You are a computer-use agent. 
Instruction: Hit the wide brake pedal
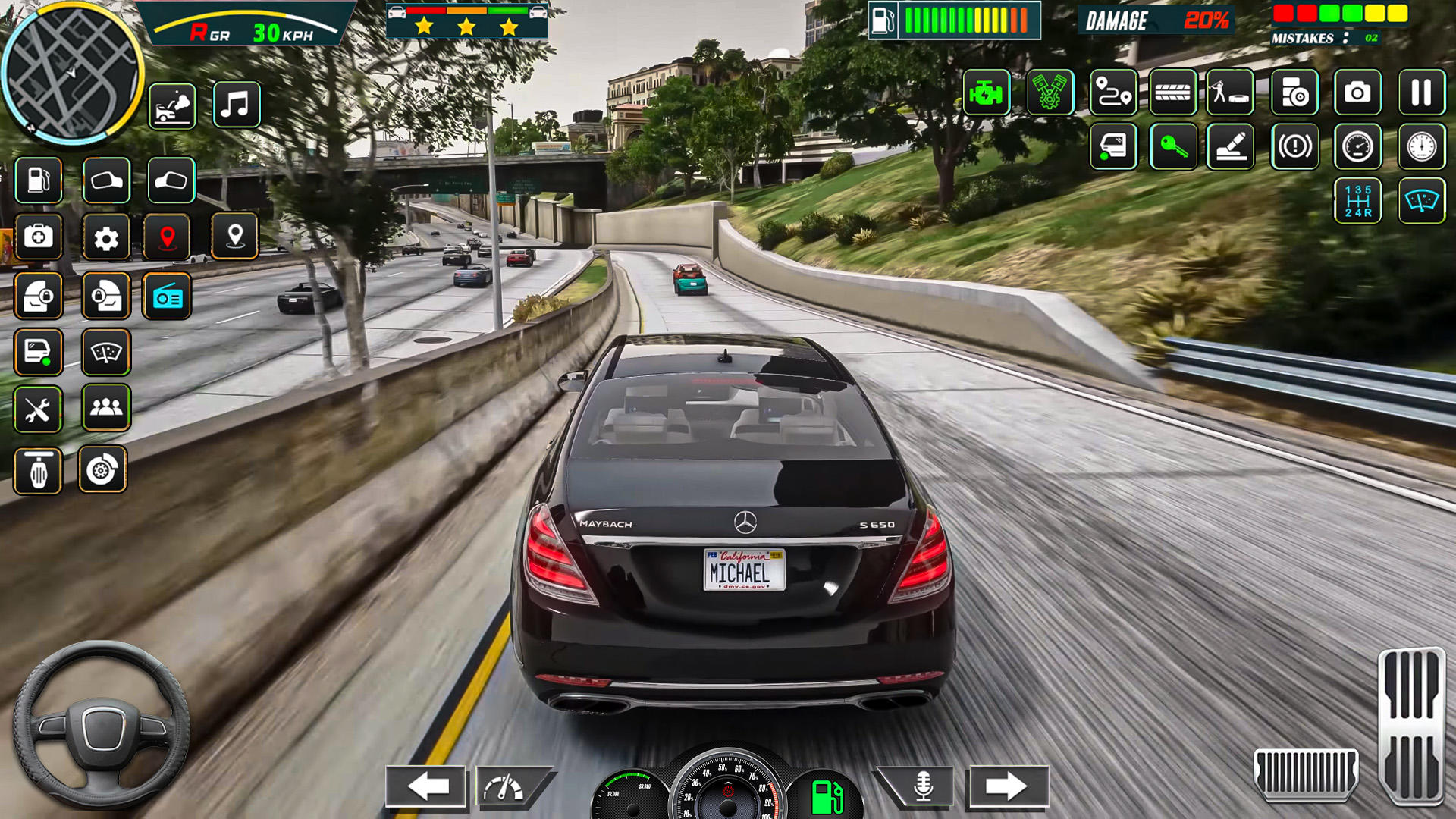[1305, 773]
